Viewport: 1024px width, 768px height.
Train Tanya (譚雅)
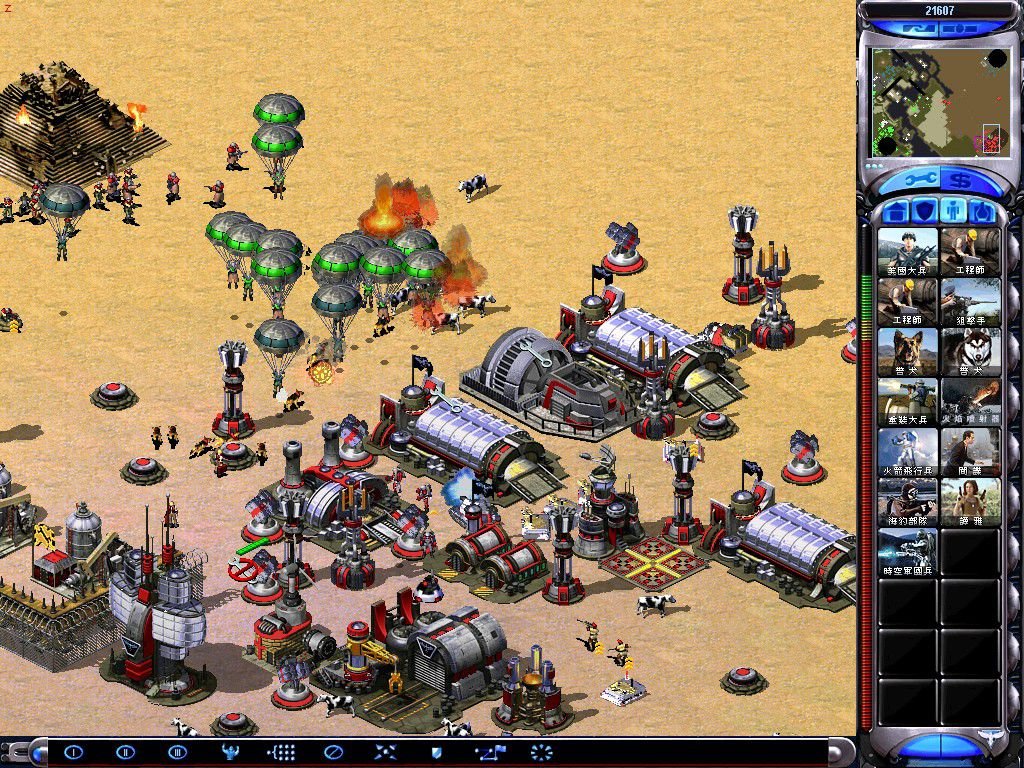point(970,502)
